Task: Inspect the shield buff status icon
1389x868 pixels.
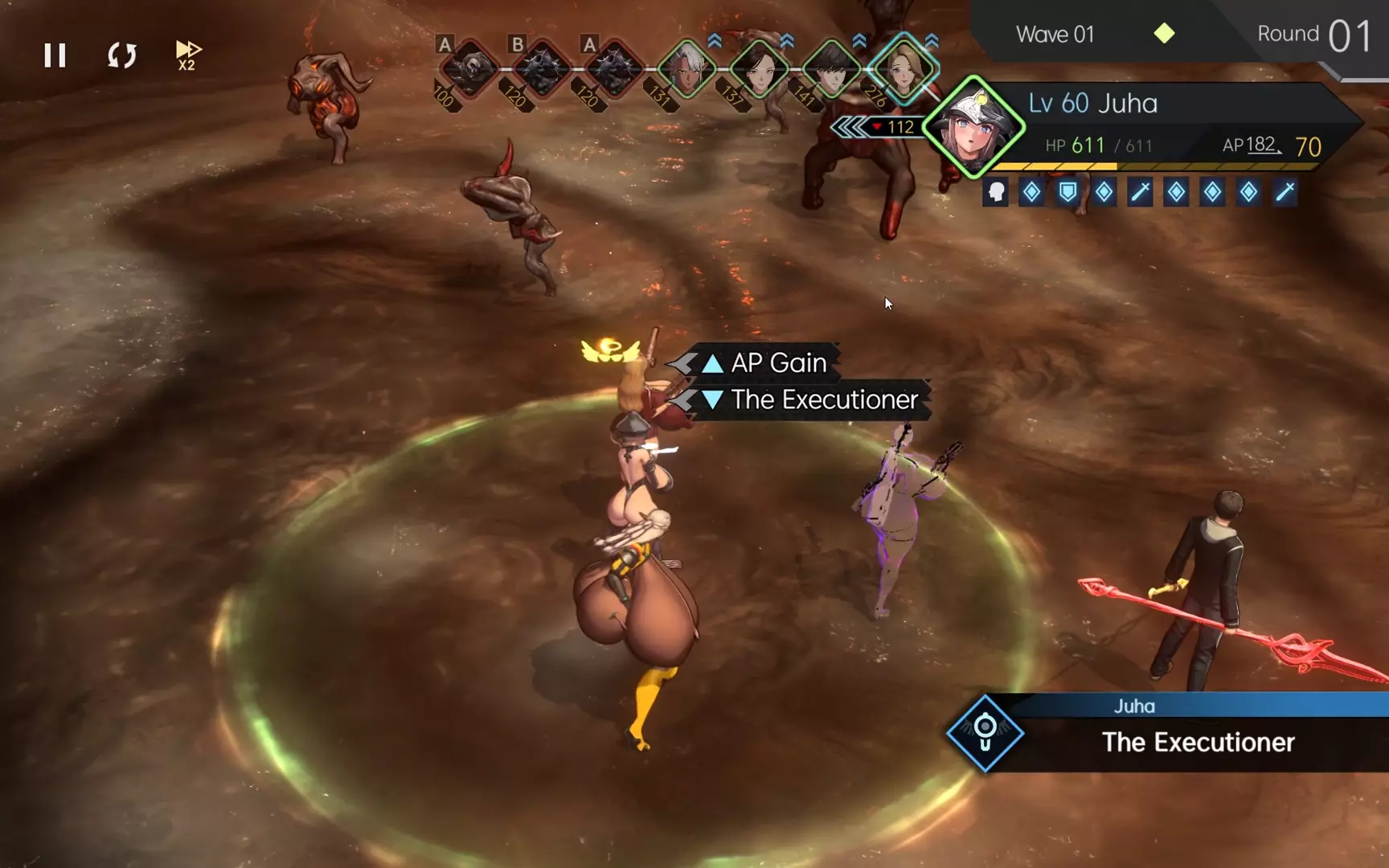Action: [1067, 192]
